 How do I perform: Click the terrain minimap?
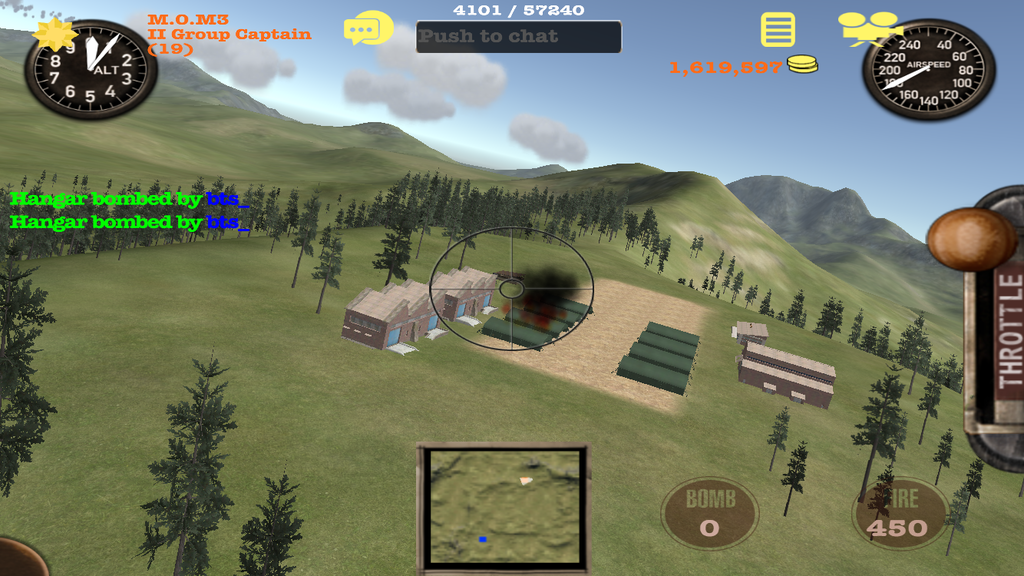tap(502, 505)
